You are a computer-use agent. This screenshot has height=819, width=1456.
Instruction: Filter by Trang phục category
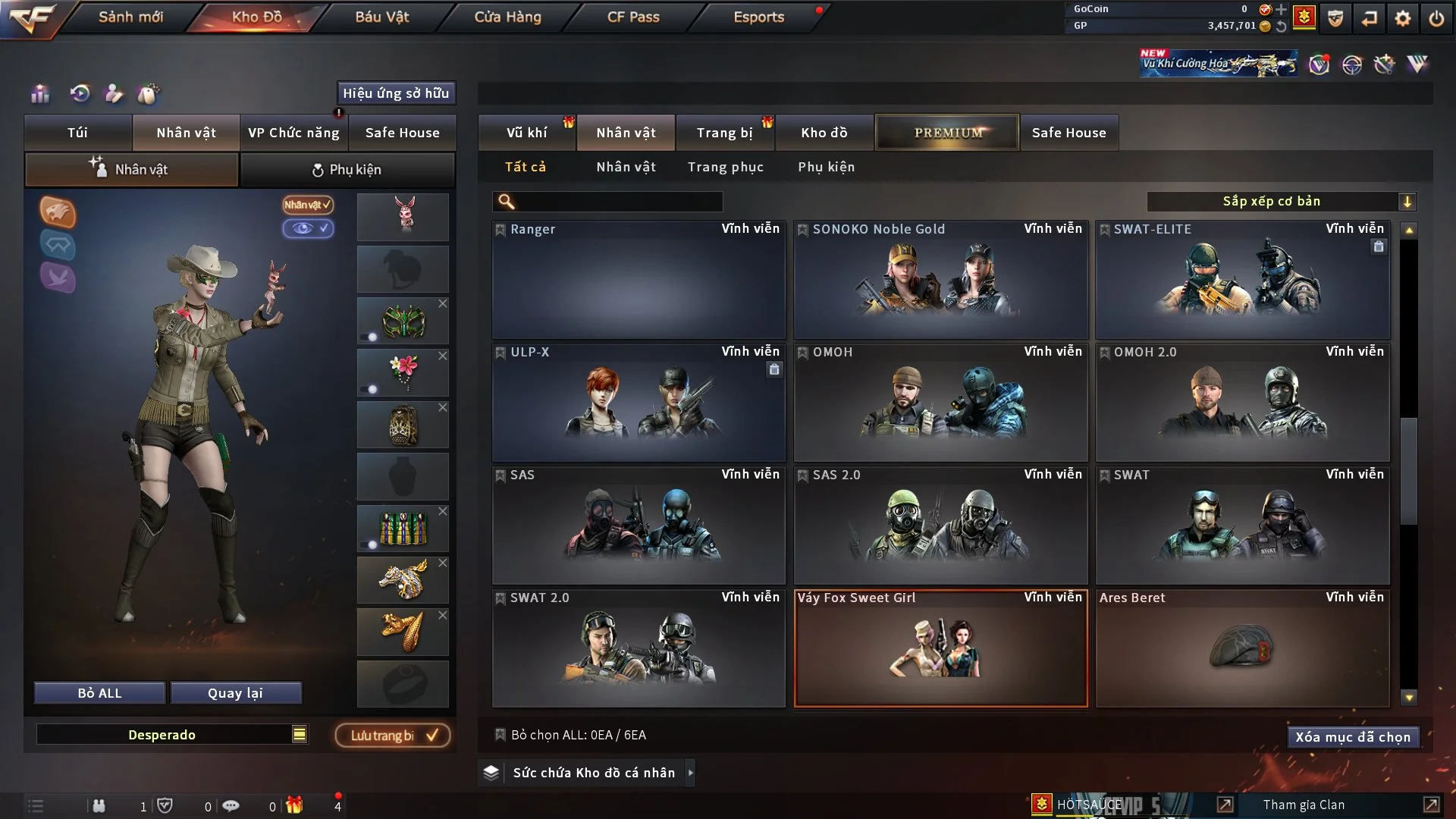point(725,167)
